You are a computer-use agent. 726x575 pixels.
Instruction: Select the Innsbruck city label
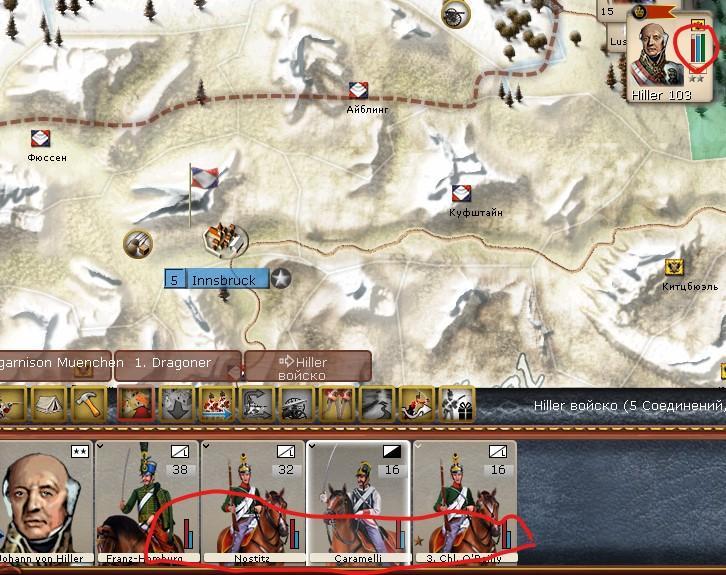(217, 279)
